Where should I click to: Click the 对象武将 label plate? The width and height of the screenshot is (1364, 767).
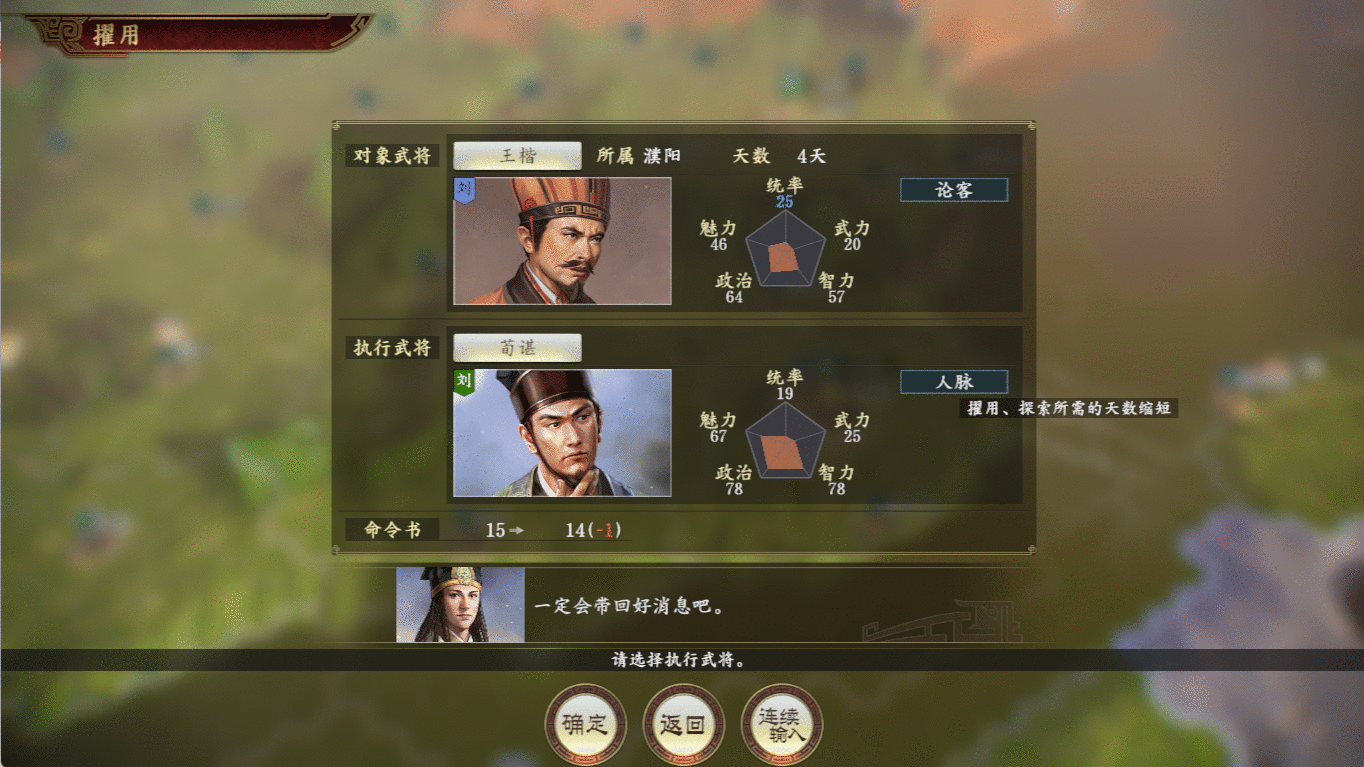pyautogui.click(x=392, y=156)
